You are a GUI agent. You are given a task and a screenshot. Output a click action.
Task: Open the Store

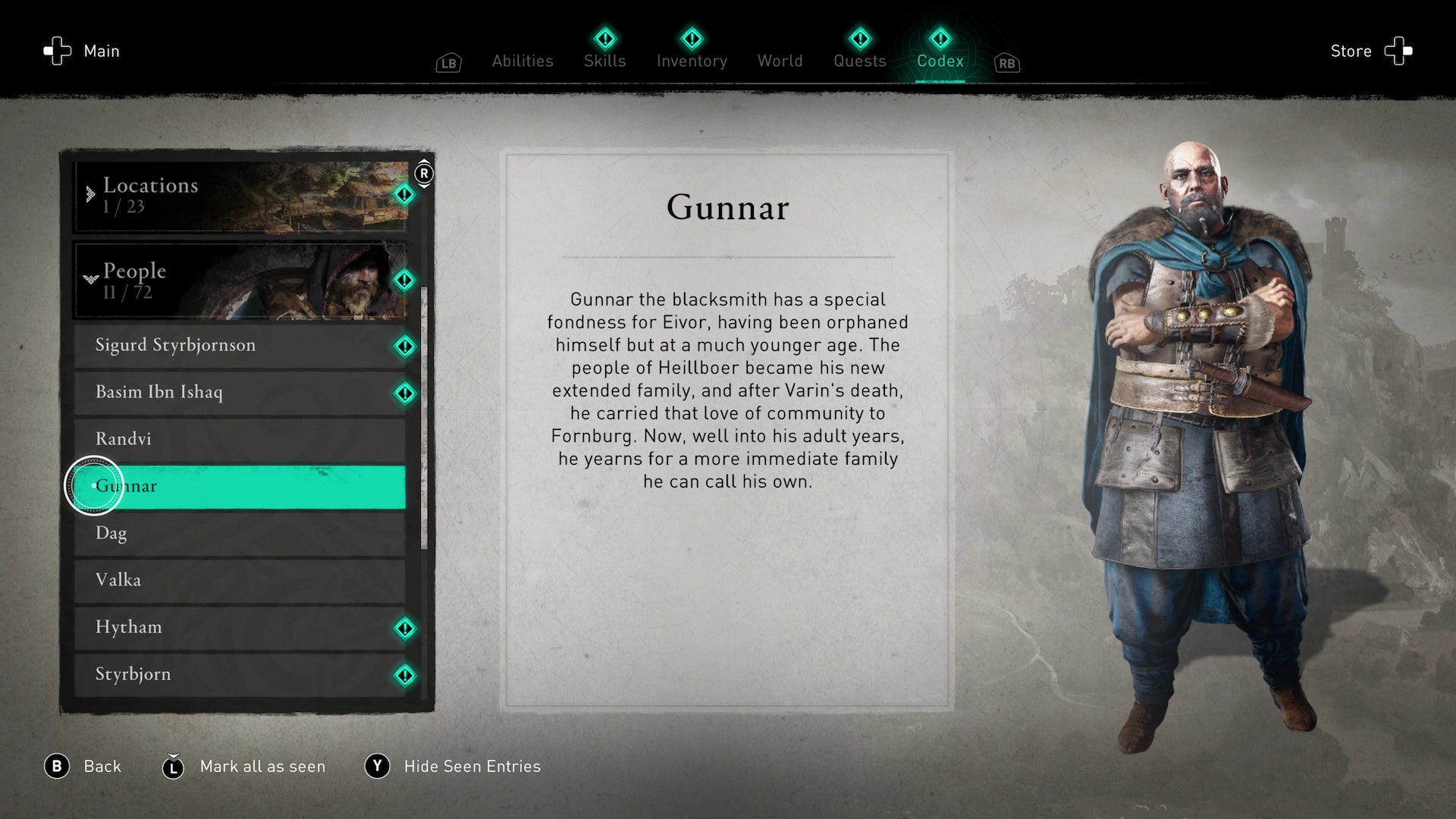click(x=1370, y=51)
